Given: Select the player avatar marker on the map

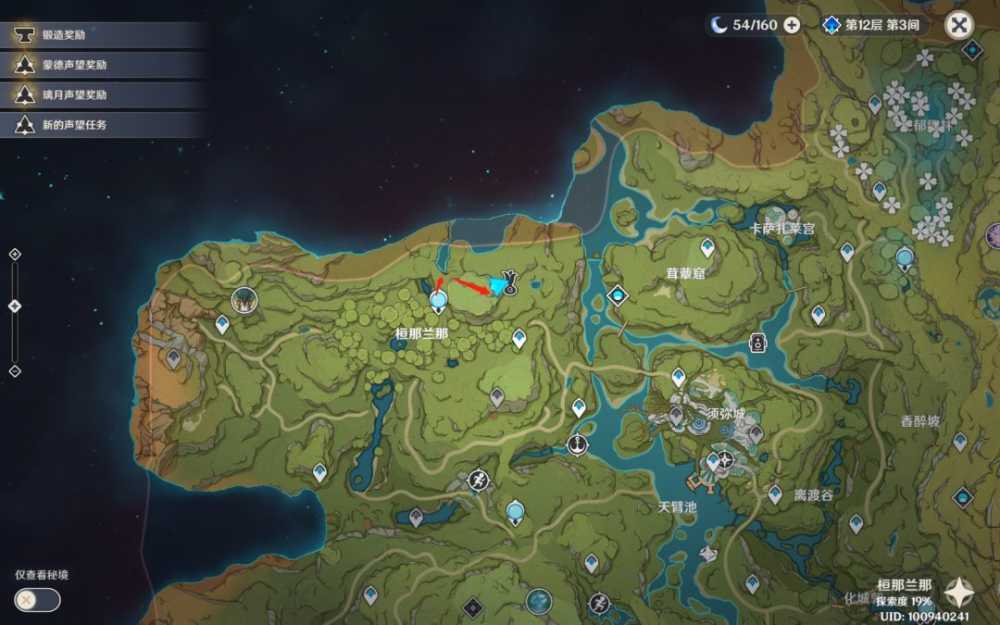Looking at the screenshot, I should pos(243,299).
